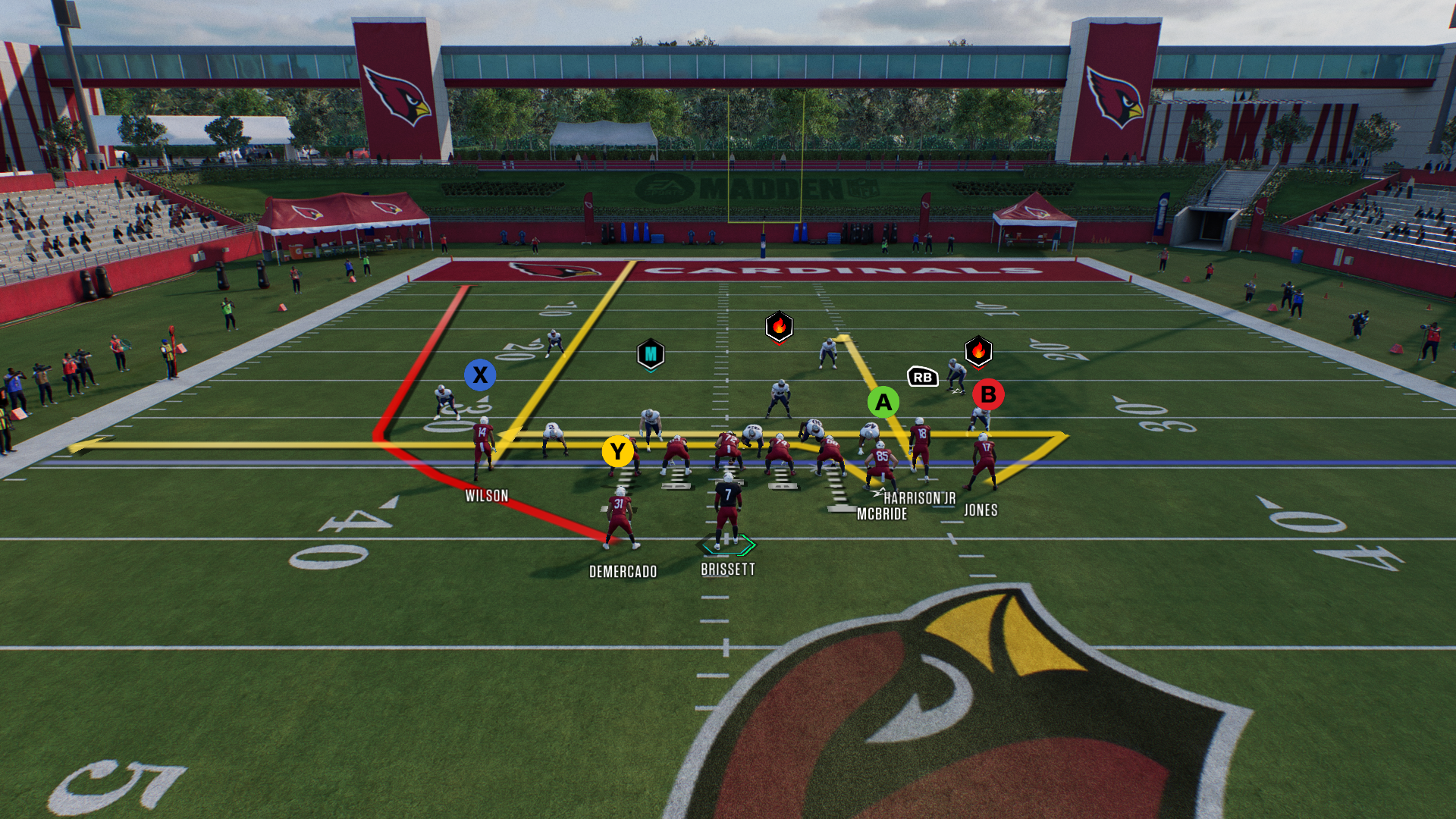Select the MCBRIDE player name label

(882, 514)
